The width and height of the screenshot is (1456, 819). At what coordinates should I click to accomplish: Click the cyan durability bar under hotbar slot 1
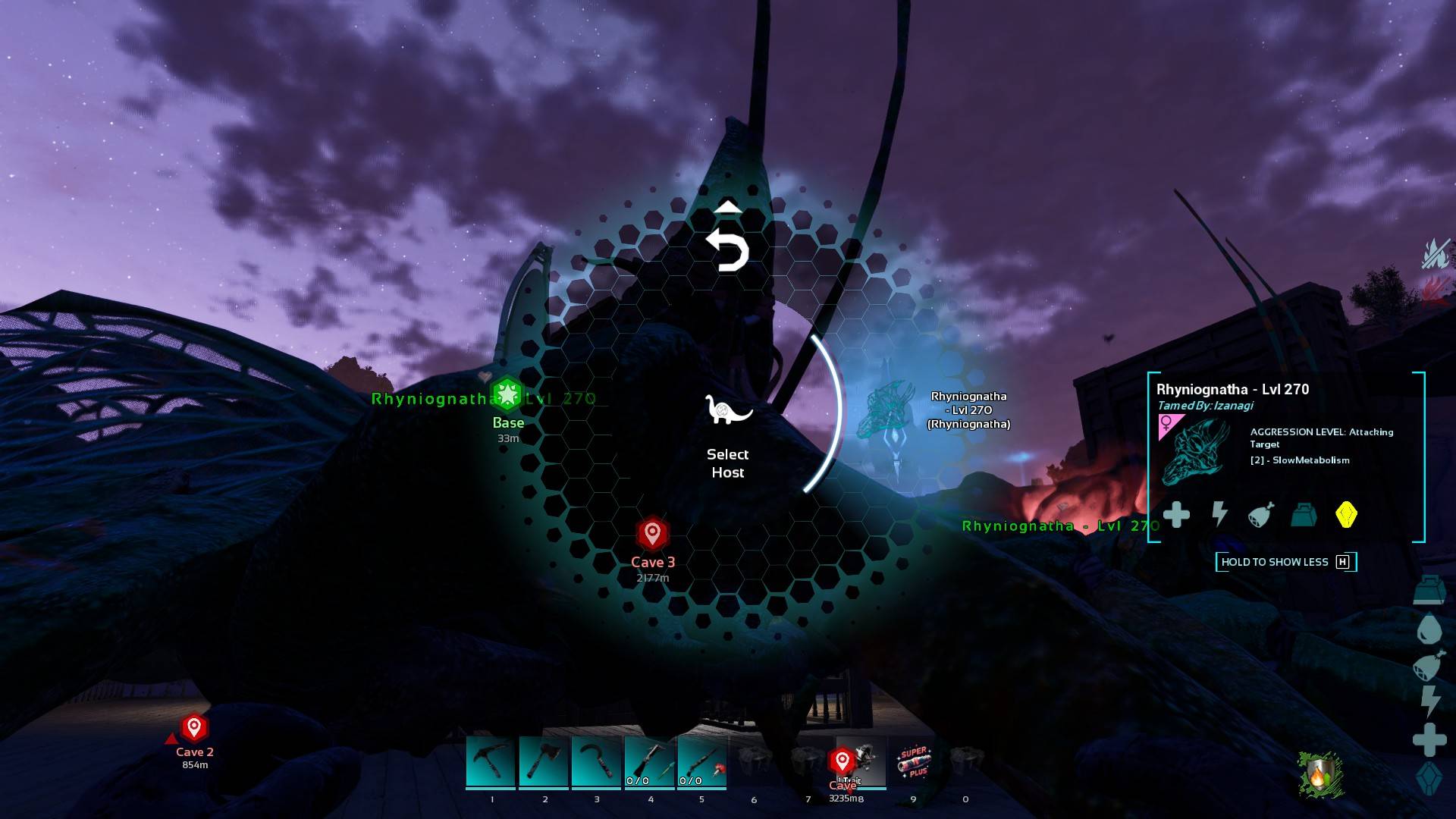pos(491,789)
